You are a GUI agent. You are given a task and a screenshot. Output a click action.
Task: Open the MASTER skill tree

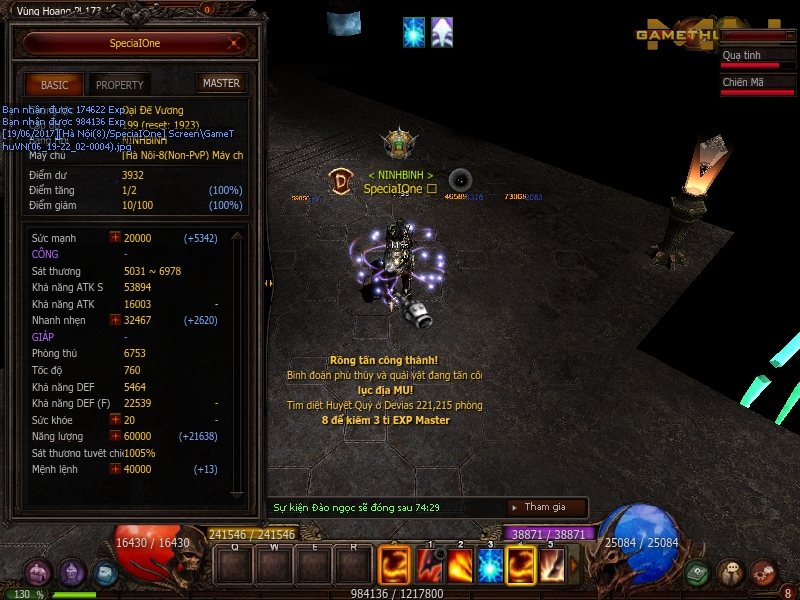pyautogui.click(x=221, y=83)
